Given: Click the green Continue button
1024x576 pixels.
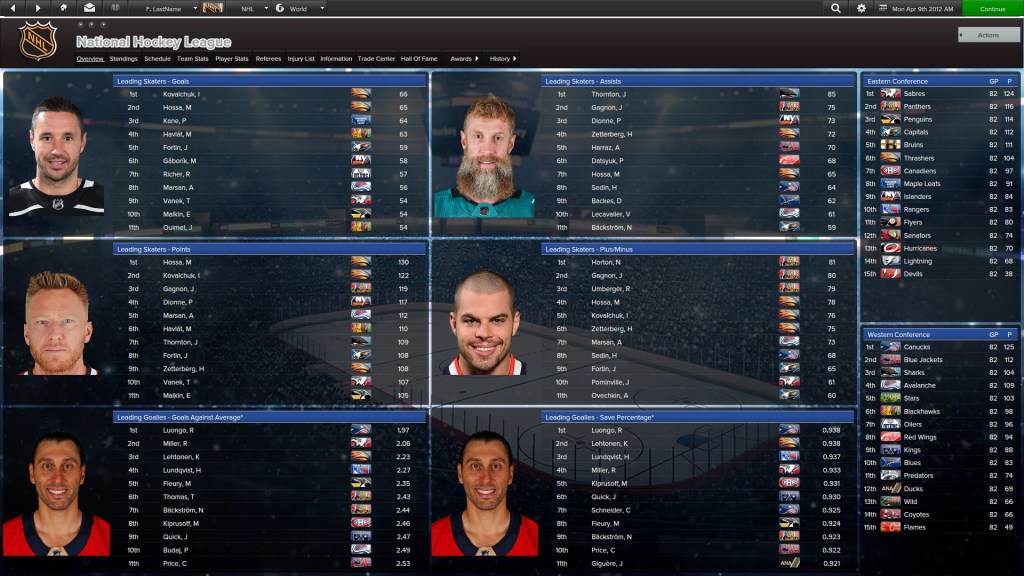Looking at the screenshot, I should pyautogui.click(x=992, y=8).
